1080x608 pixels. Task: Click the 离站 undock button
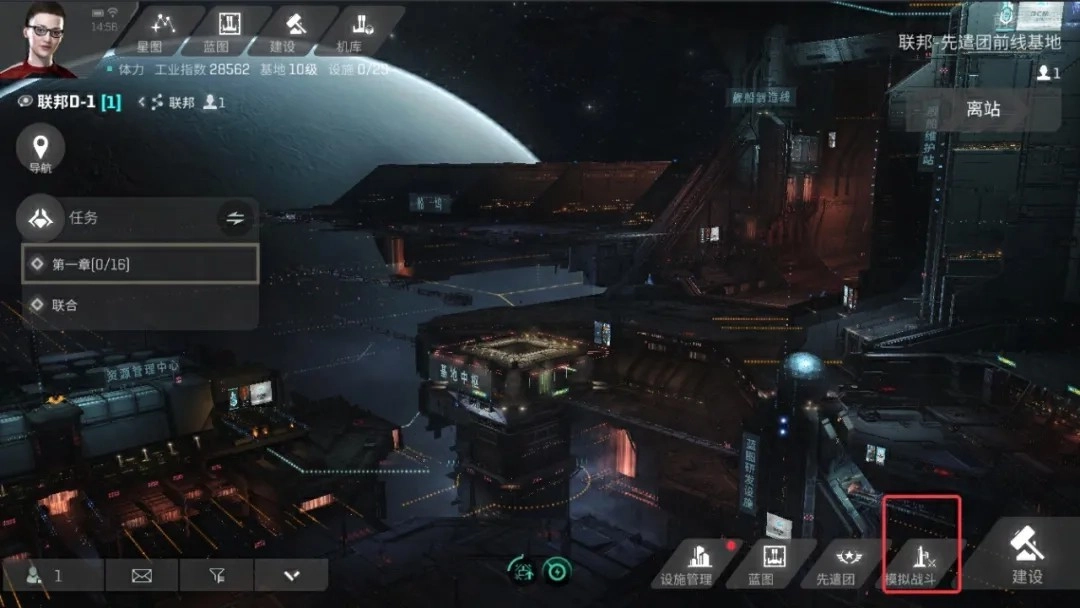pos(983,110)
